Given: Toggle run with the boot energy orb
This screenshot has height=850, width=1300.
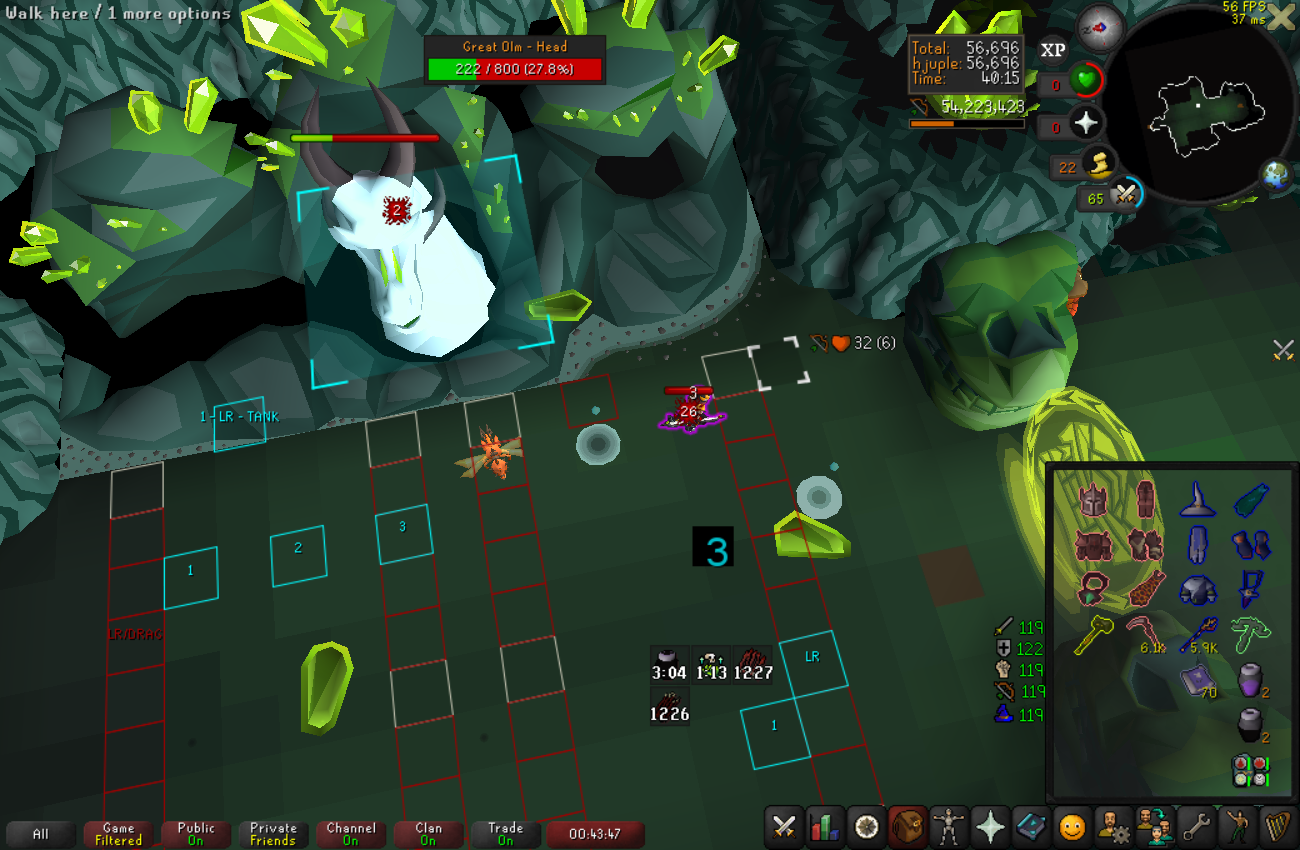Looking at the screenshot, I should point(1097,163).
